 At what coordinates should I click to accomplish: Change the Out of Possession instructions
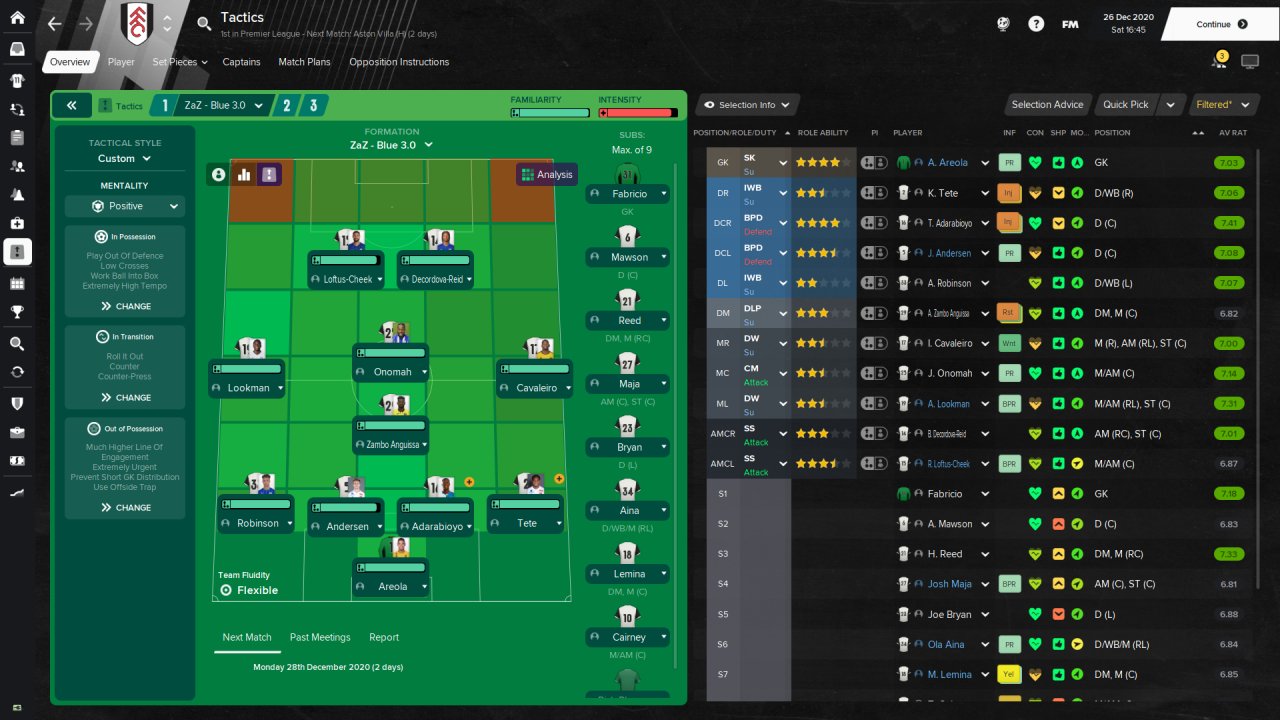click(x=125, y=507)
